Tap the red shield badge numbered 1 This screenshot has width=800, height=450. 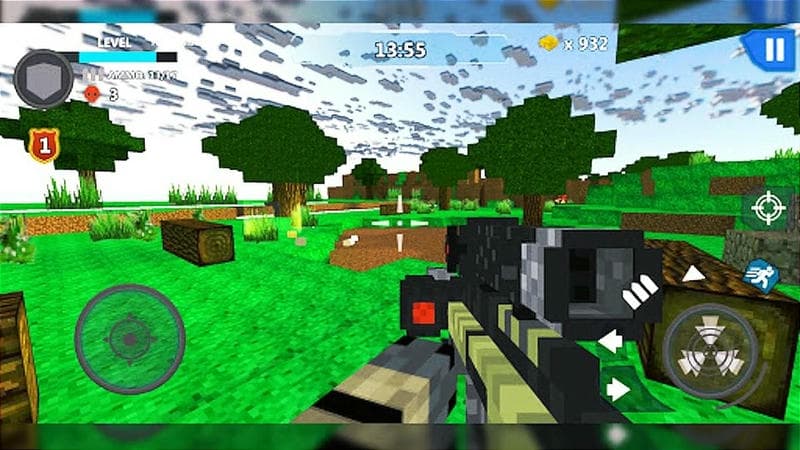click(x=42, y=146)
